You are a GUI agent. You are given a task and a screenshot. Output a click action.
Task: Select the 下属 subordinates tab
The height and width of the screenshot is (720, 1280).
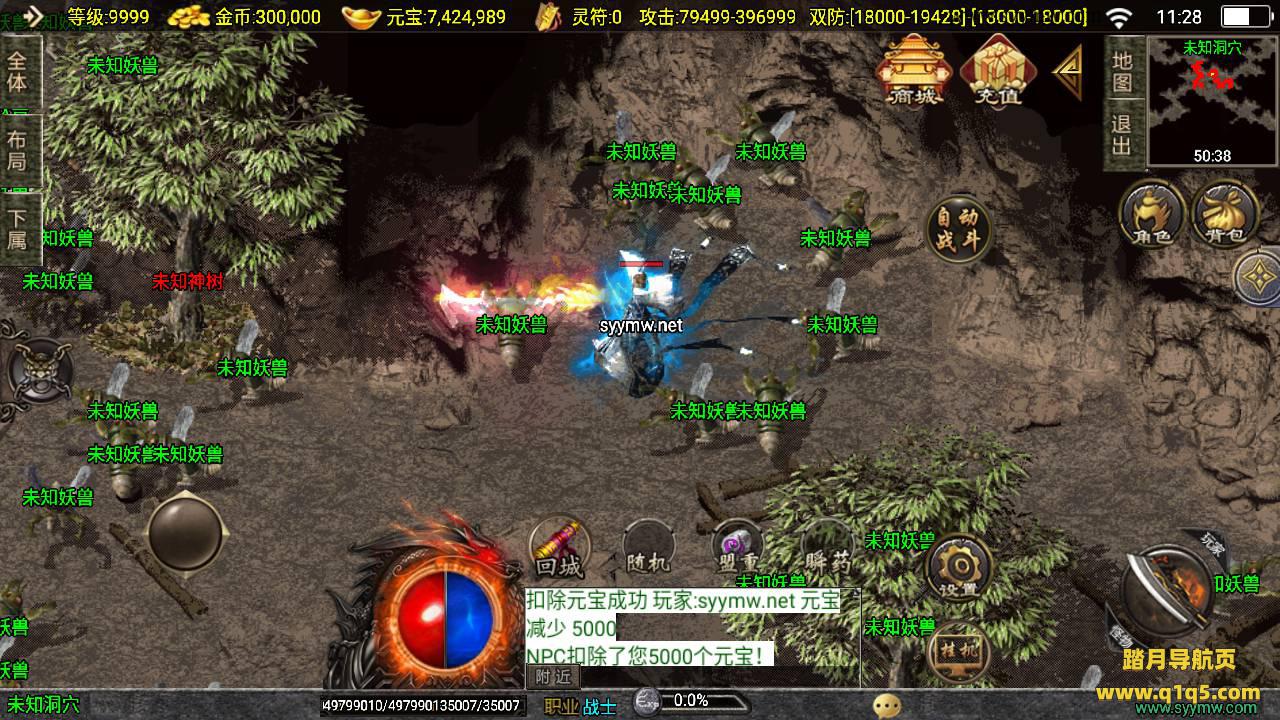click(x=19, y=228)
